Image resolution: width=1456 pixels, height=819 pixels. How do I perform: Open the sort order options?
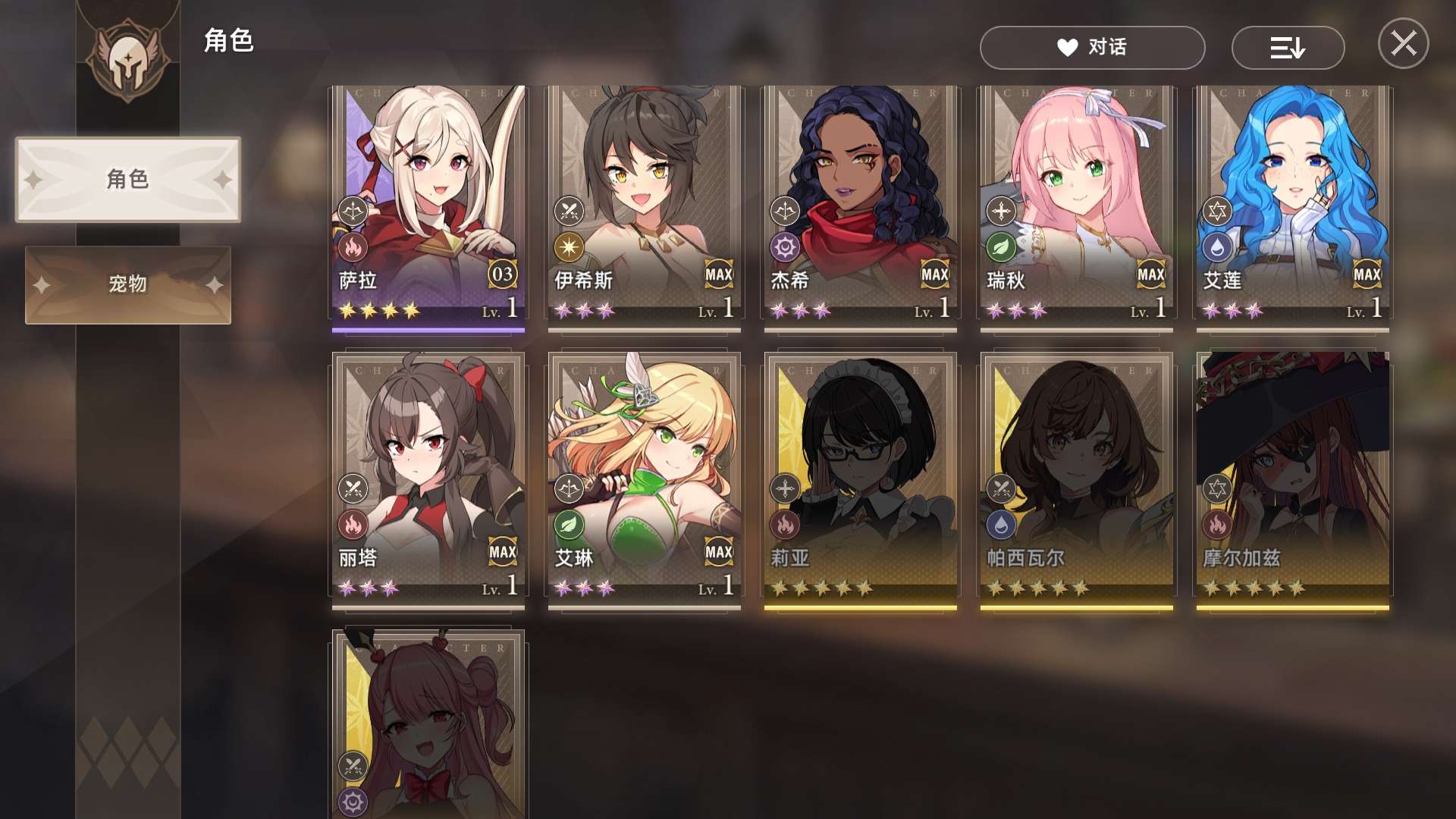tap(1288, 48)
